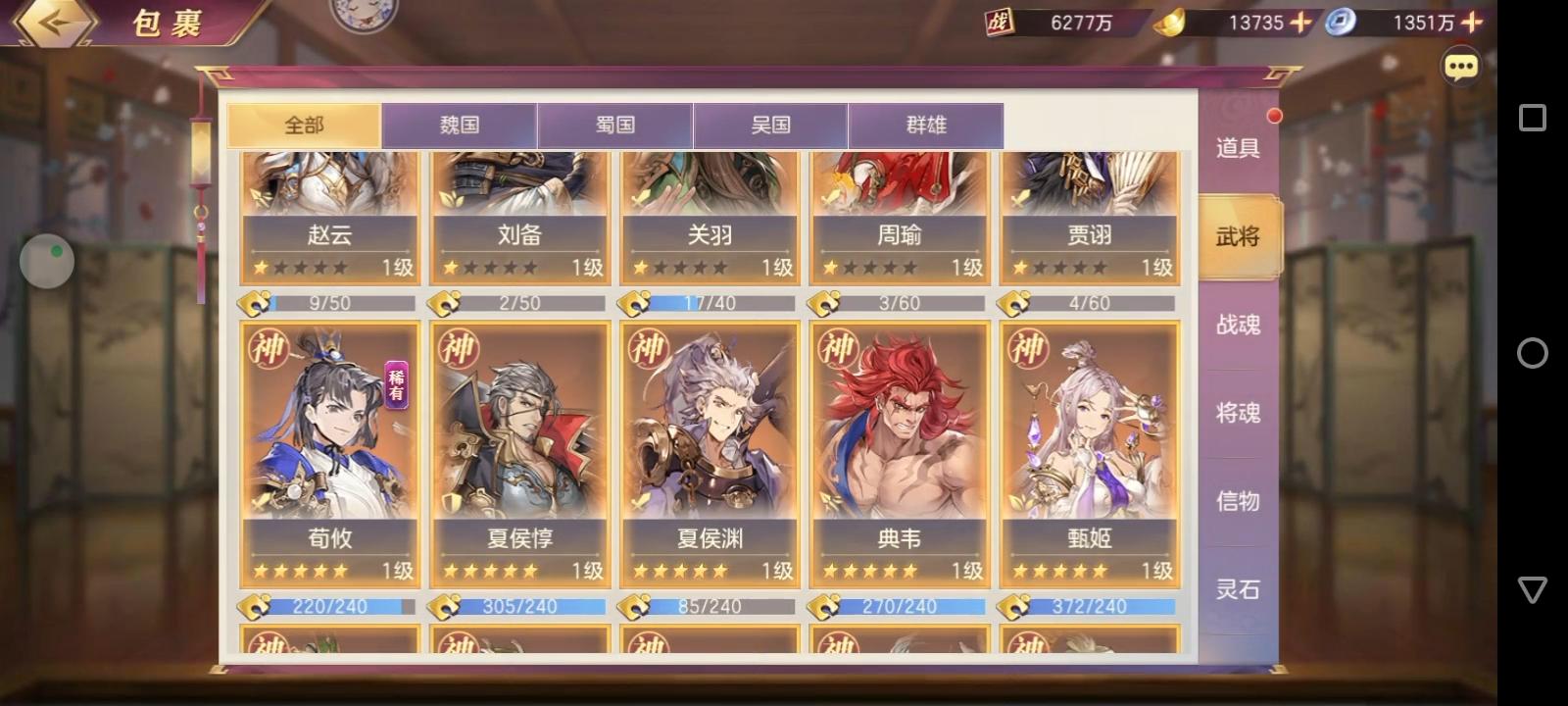Open the 战魂 sidebar category

pos(1239,325)
